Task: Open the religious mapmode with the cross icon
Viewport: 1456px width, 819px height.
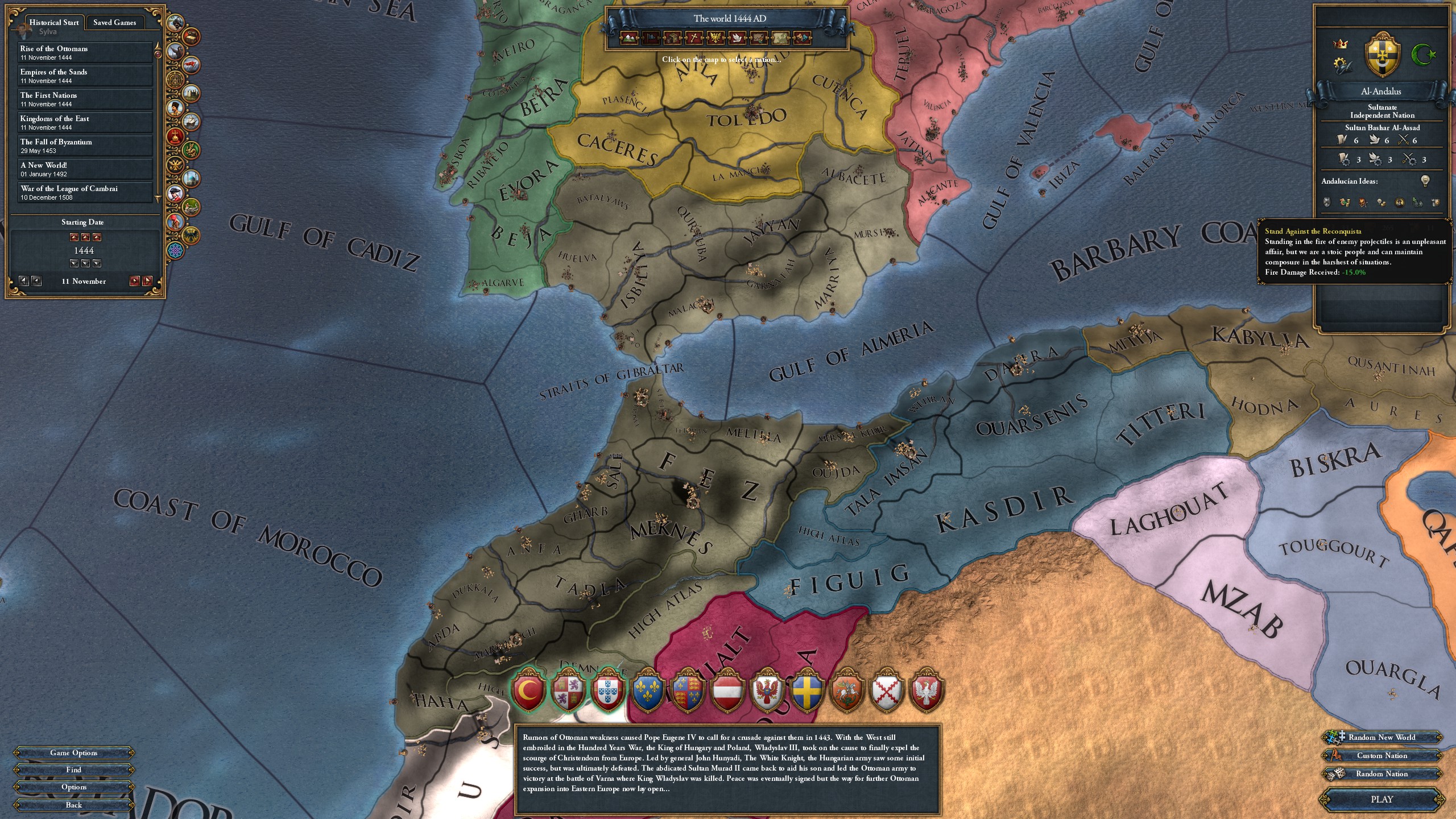Action: (694, 38)
